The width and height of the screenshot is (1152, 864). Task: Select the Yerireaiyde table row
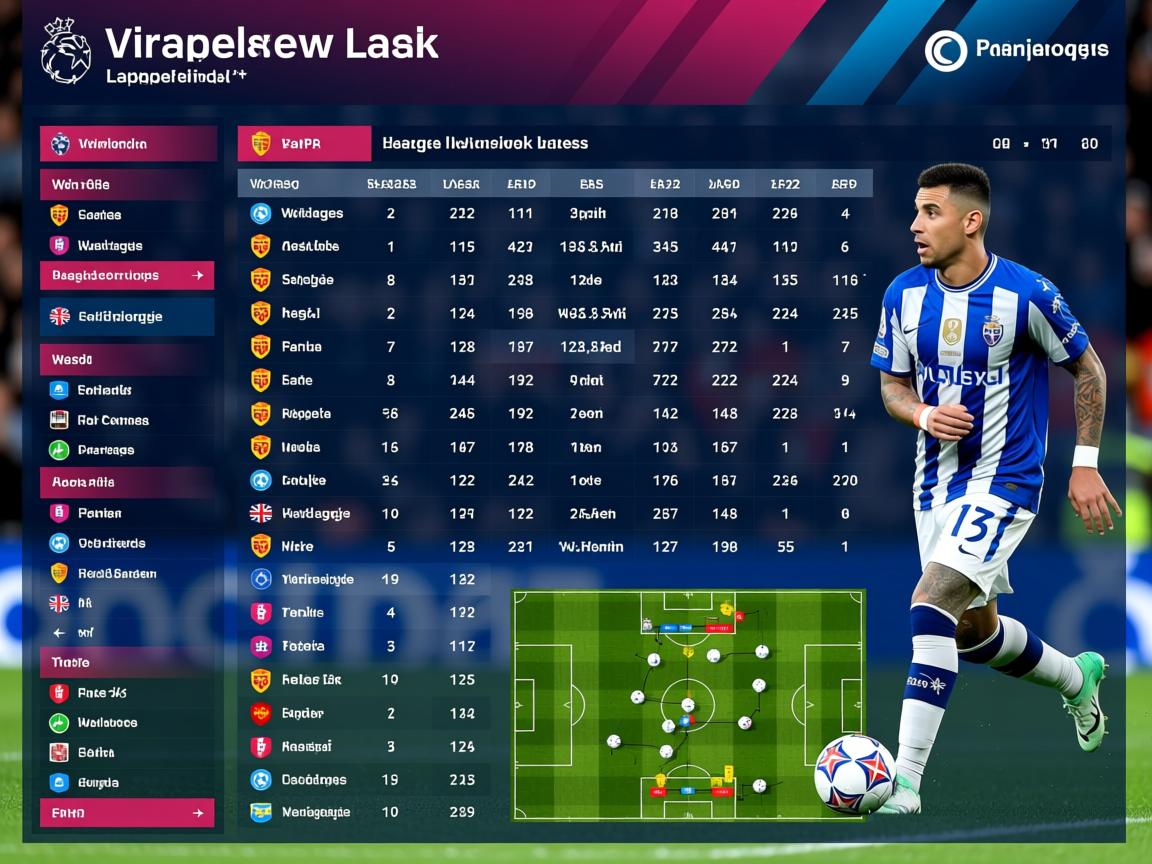coord(316,579)
